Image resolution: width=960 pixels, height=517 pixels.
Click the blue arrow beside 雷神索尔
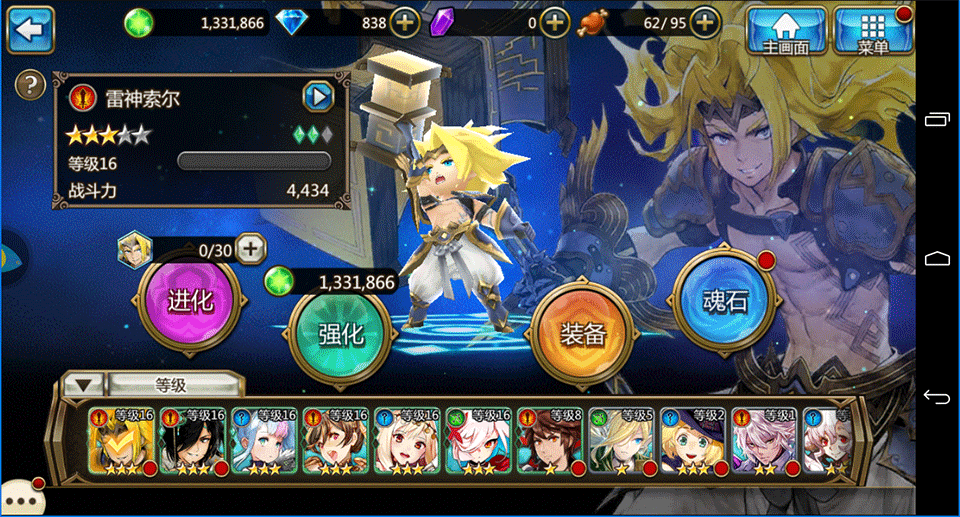(317, 97)
